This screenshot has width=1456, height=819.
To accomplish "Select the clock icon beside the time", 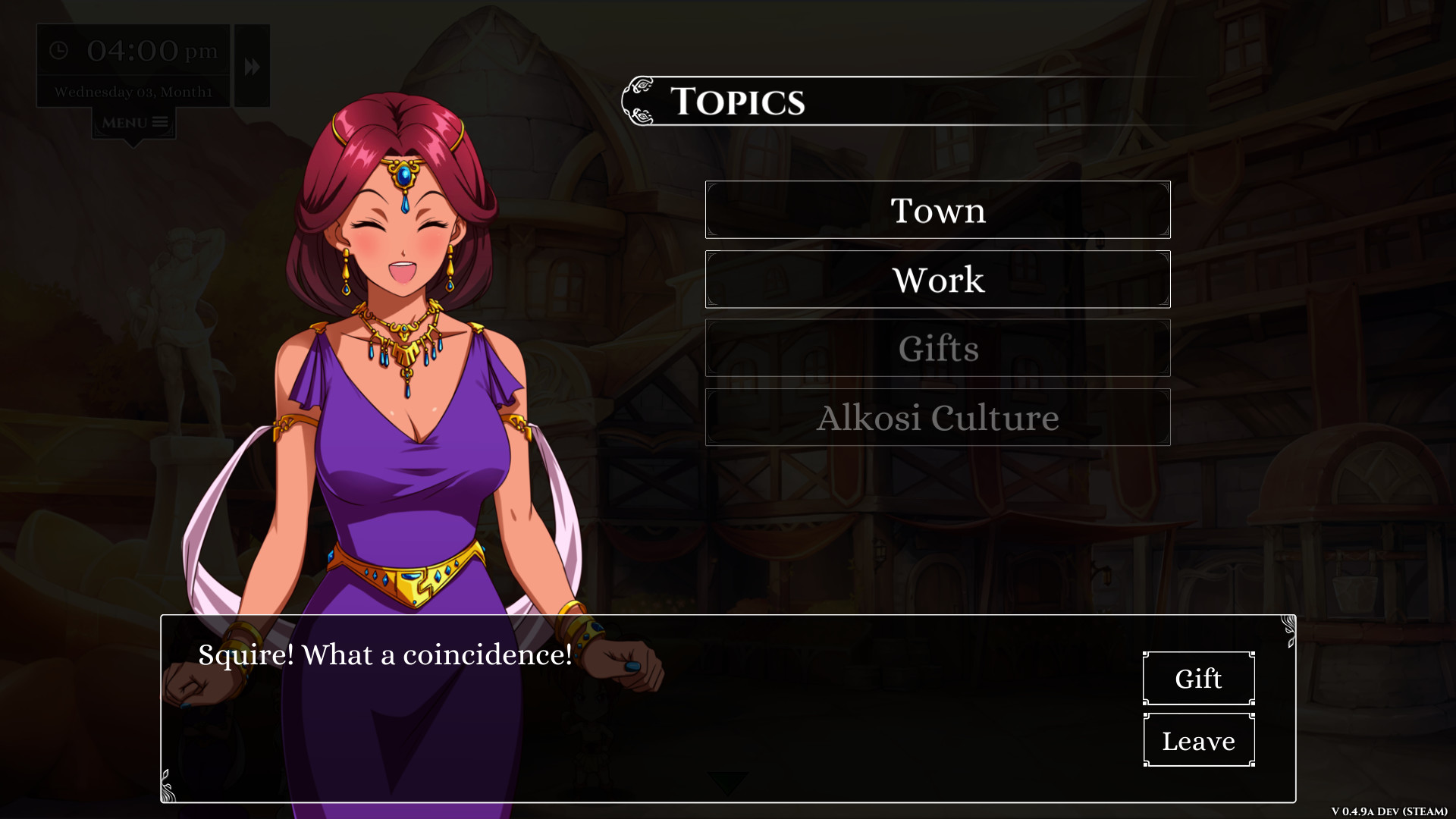I will 59,52.
